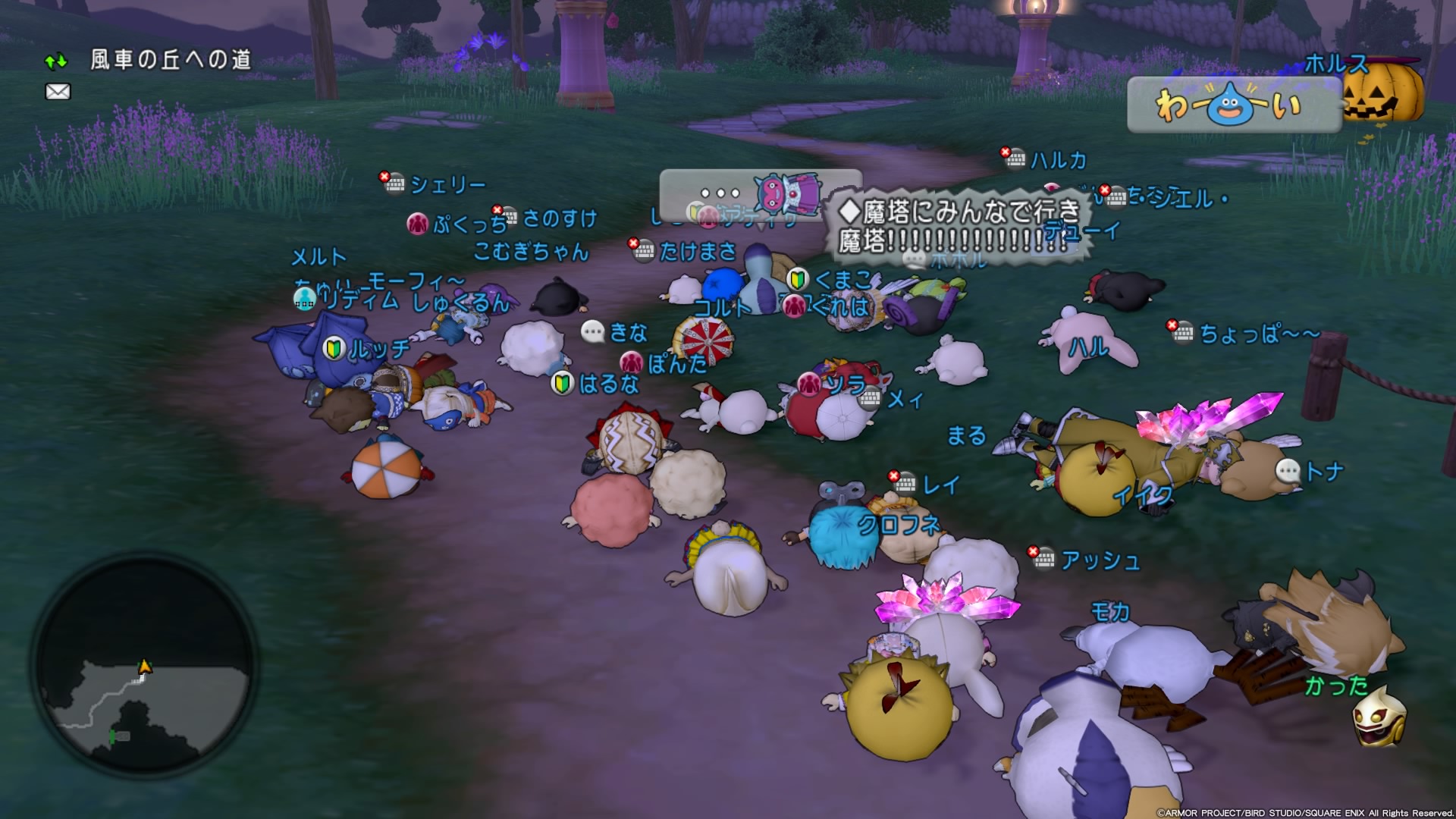Viewport: 1456px width, 819px height.
Task: Click the green connection arrows icon
Action: coord(56,61)
